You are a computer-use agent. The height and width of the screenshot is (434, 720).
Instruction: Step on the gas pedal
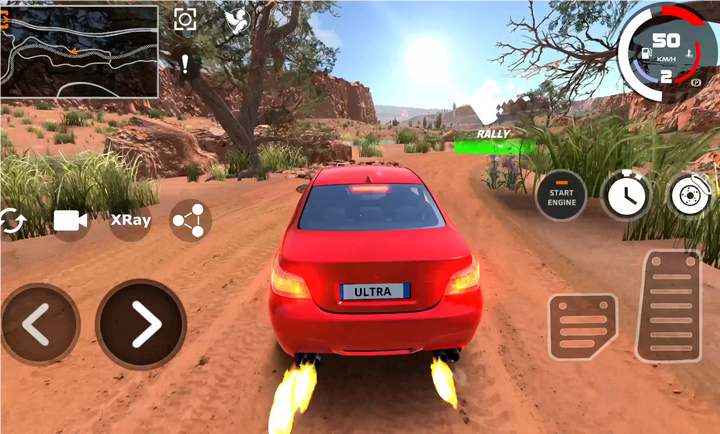[x=668, y=305]
